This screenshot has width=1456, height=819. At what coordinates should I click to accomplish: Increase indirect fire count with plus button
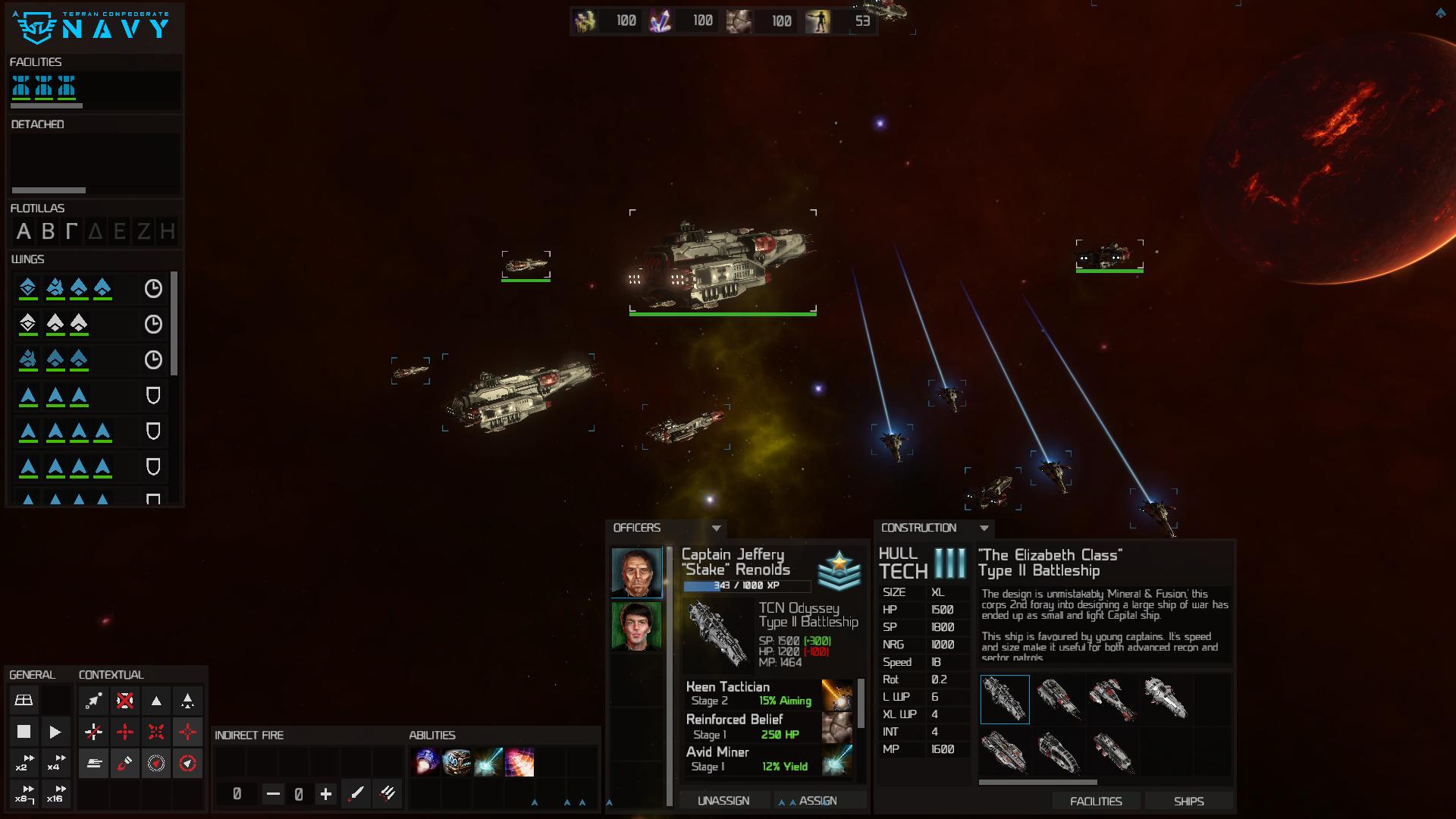coord(326,794)
